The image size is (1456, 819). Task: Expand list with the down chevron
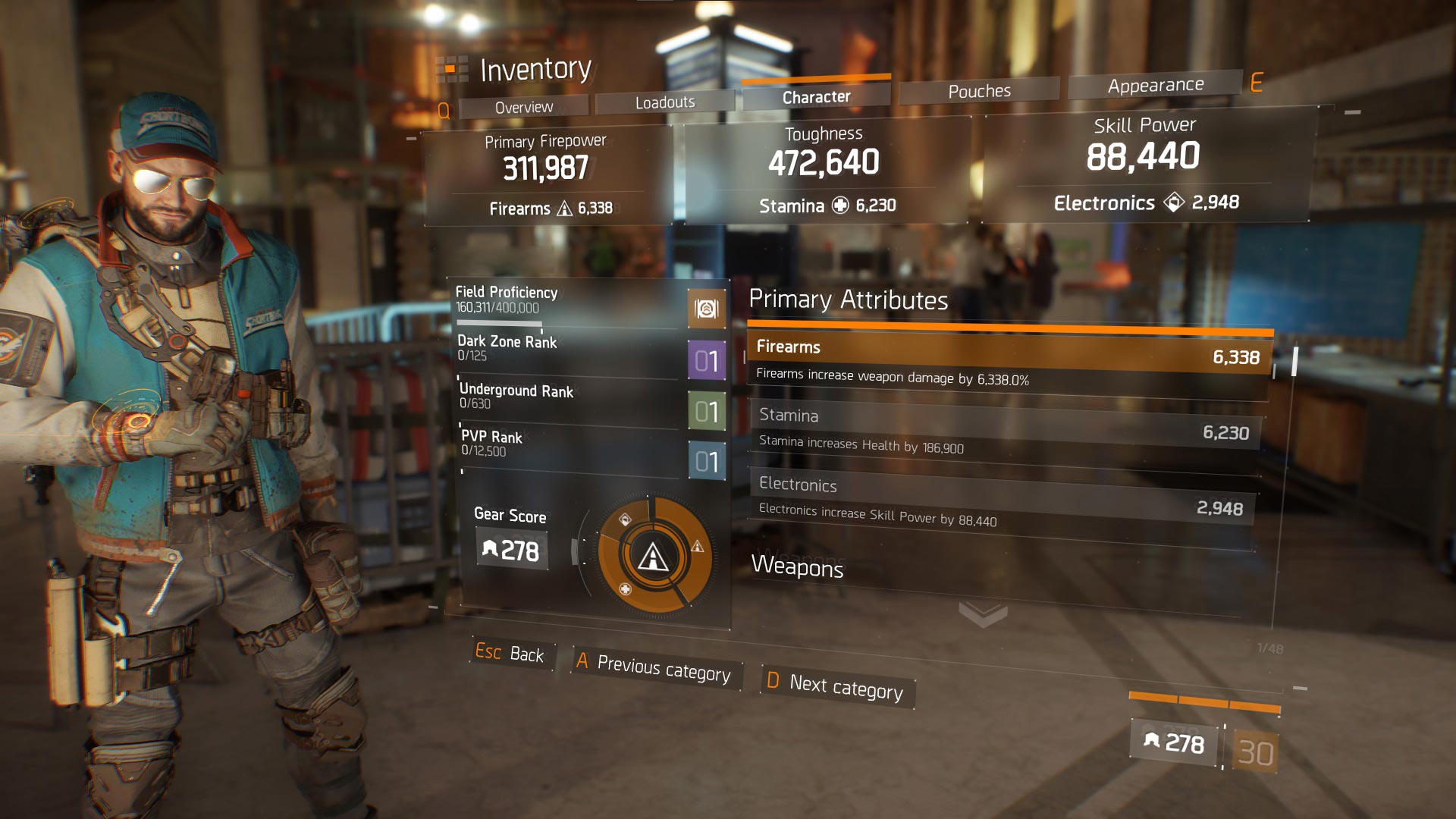click(983, 613)
